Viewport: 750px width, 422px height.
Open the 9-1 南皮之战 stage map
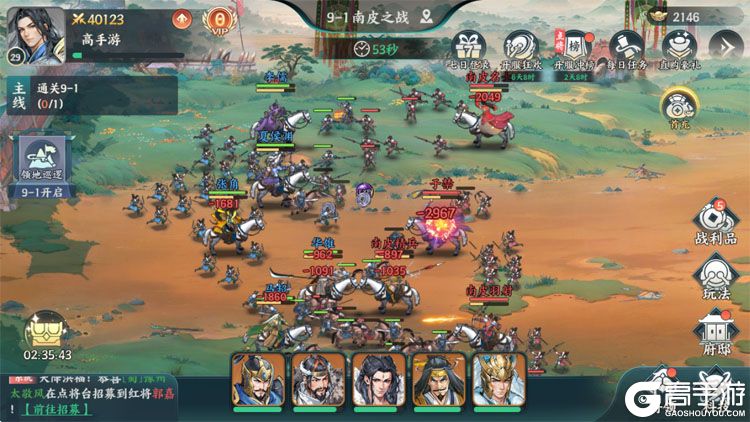tap(374, 17)
